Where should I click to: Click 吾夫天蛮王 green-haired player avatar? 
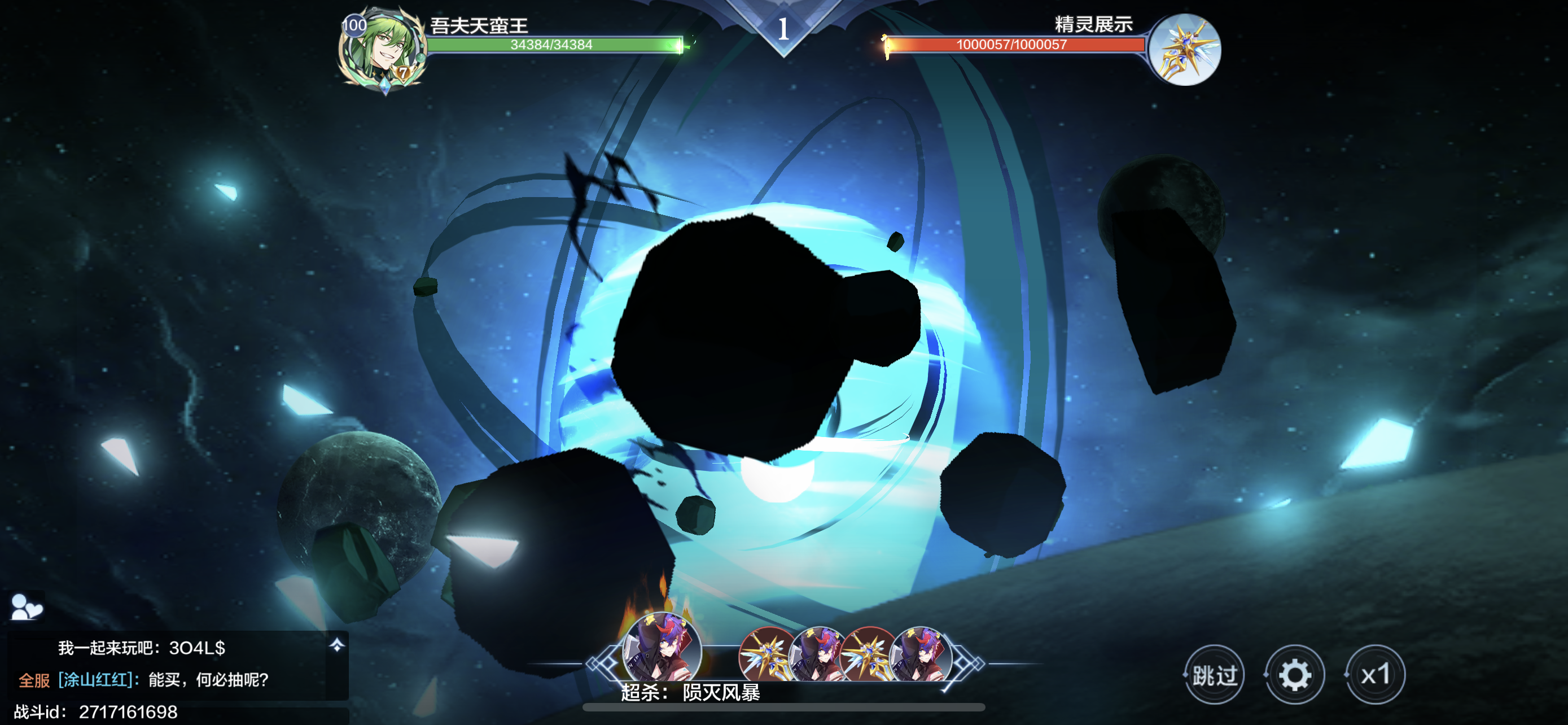[x=382, y=50]
